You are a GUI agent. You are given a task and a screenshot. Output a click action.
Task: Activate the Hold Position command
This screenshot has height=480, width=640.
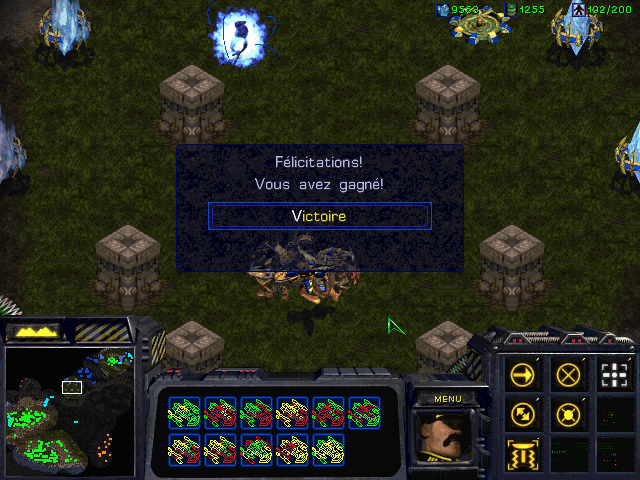tap(568, 414)
